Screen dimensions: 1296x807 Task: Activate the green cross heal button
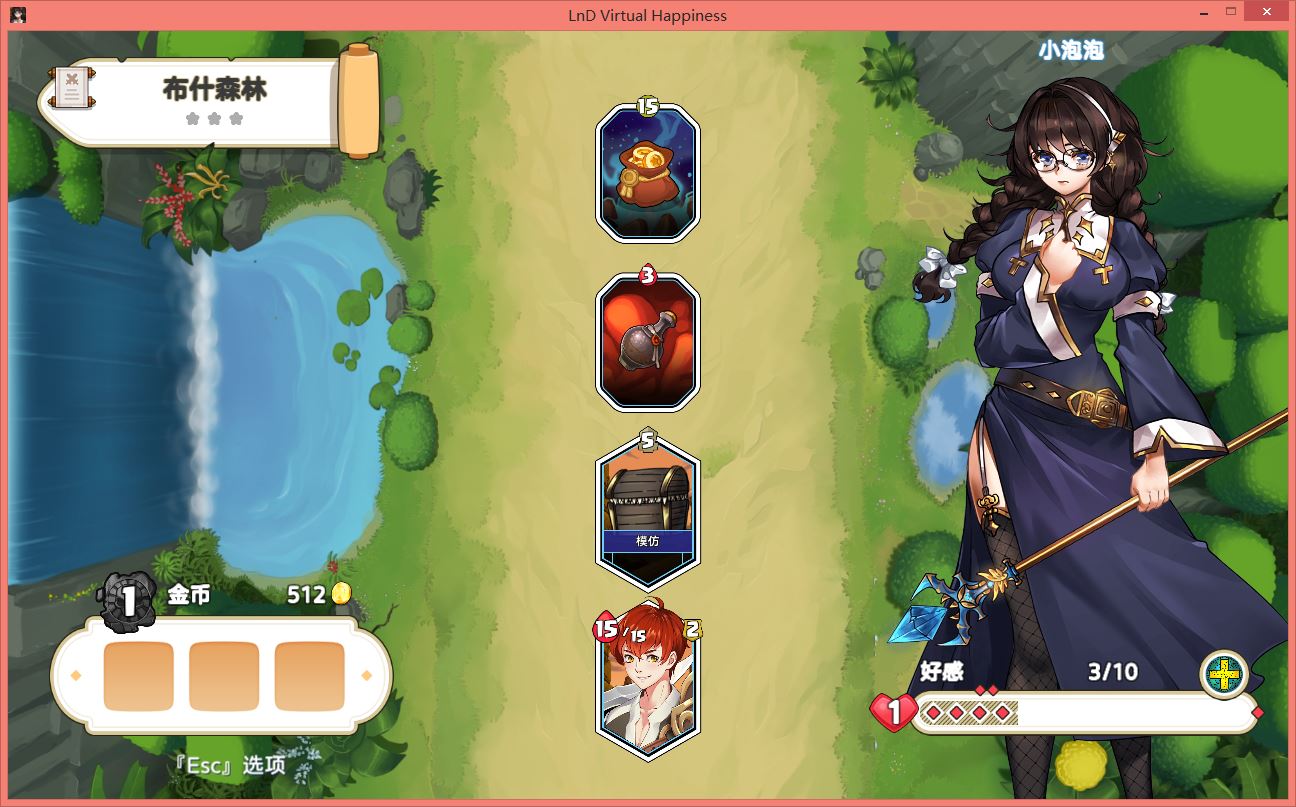pos(1223,676)
